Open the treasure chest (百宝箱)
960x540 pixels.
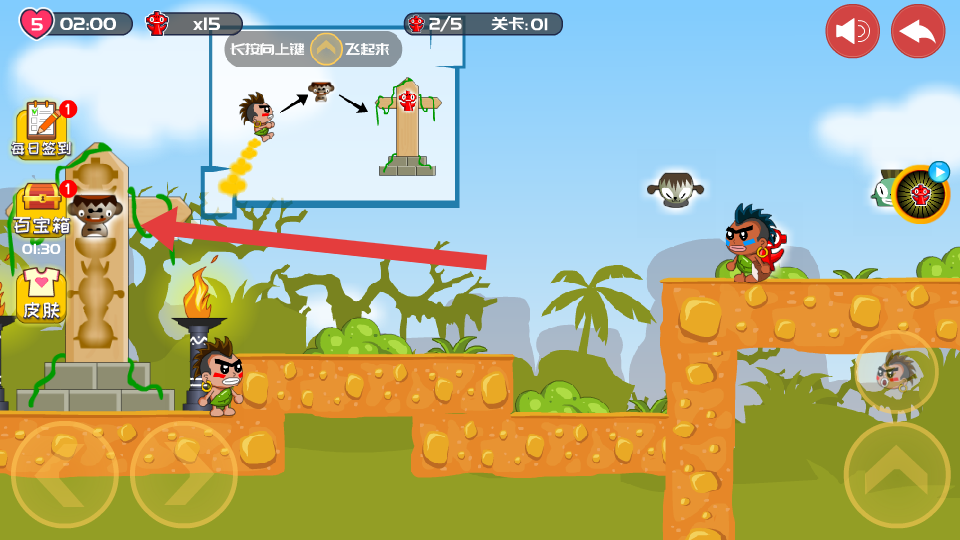(x=42, y=212)
